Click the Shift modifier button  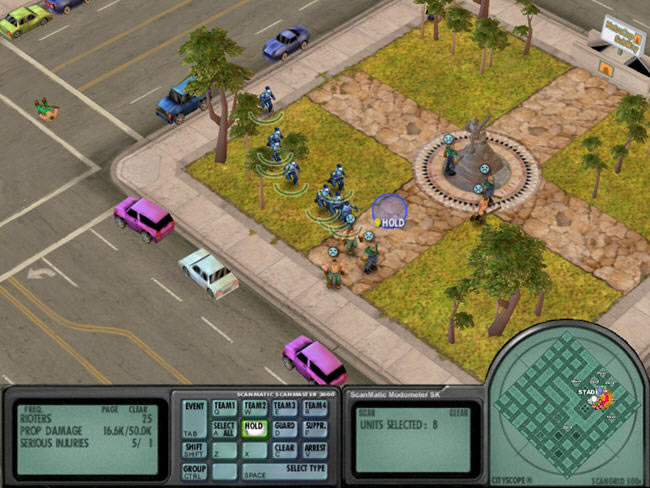point(195,451)
